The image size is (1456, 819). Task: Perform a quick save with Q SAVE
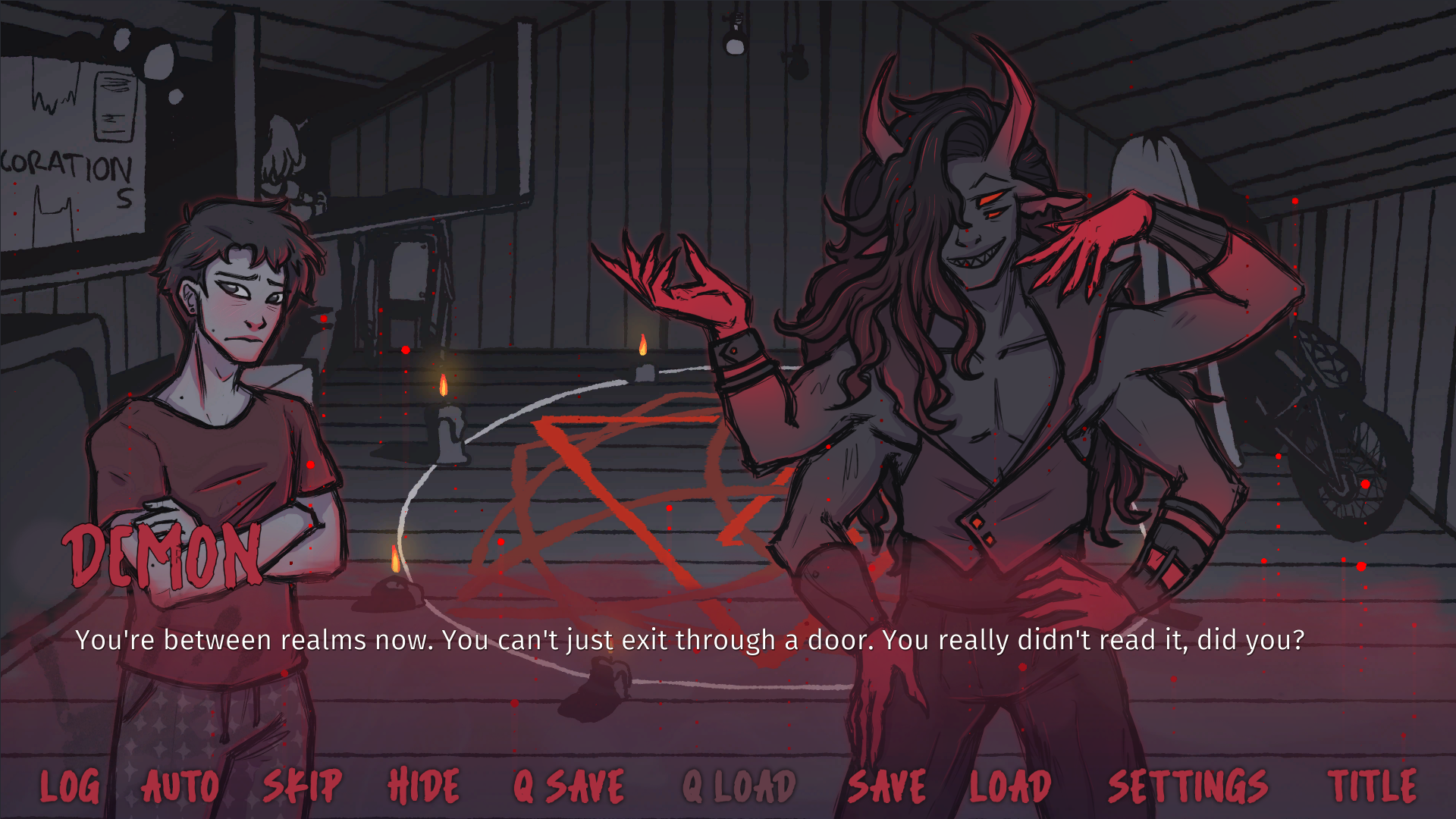[x=567, y=786]
